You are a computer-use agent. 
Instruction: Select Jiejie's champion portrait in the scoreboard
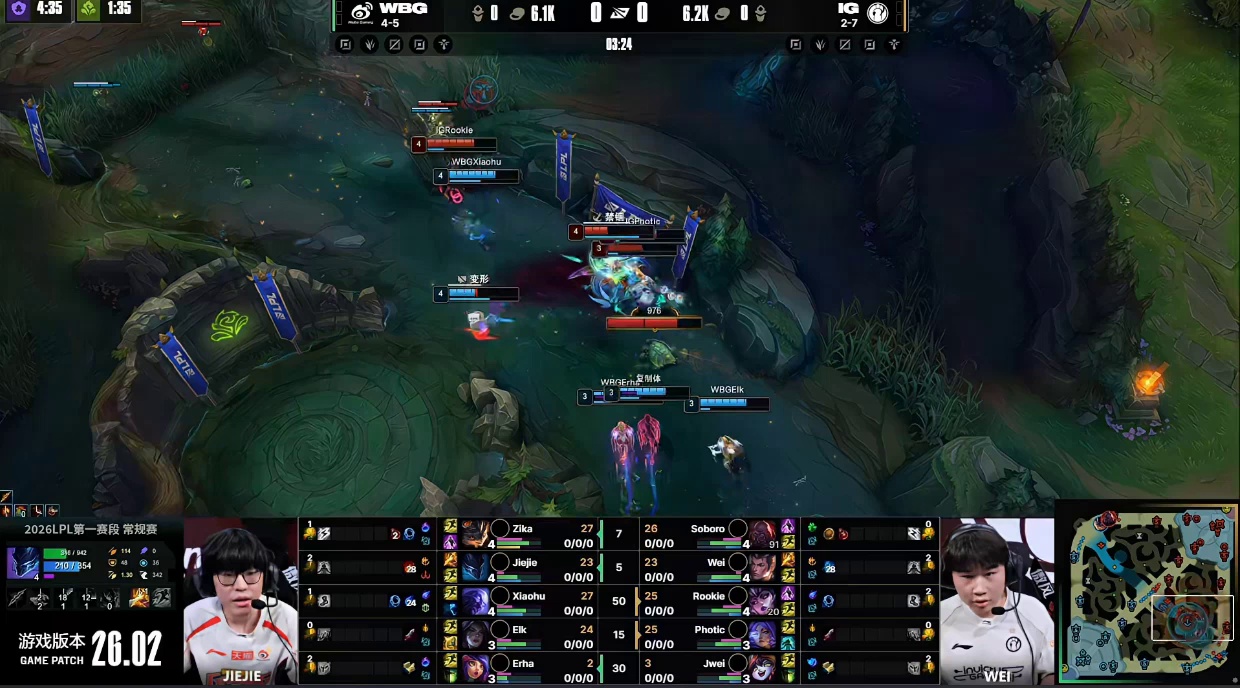tap(475, 568)
